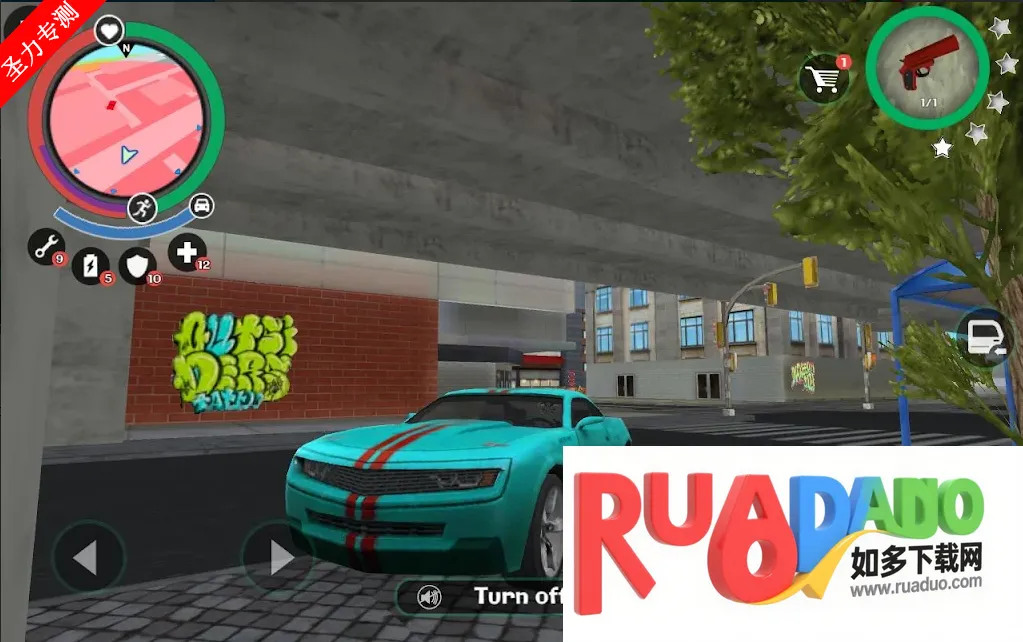Select the car icon beside the minimap

tap(201, 205)
